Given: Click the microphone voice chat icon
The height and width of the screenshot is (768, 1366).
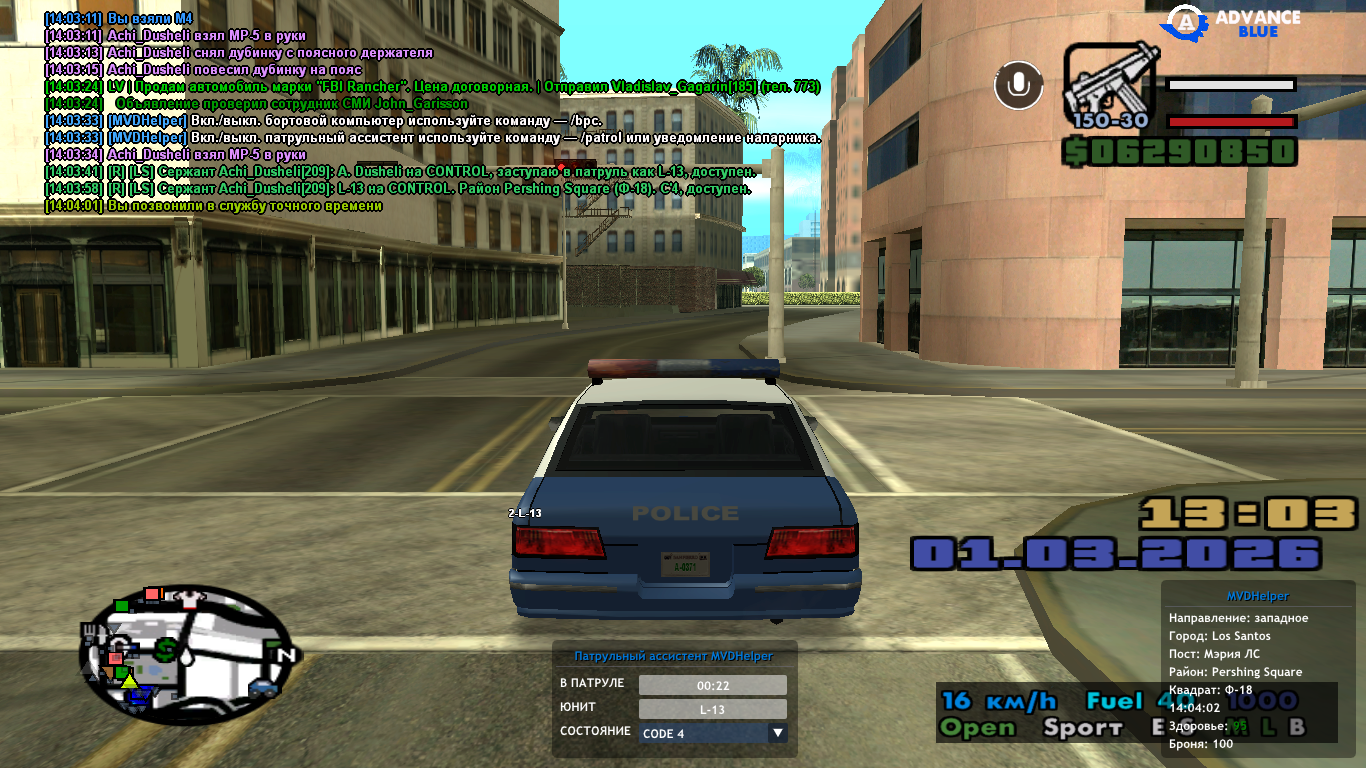Looking at the screenshot, I should tap(1018, 85).
